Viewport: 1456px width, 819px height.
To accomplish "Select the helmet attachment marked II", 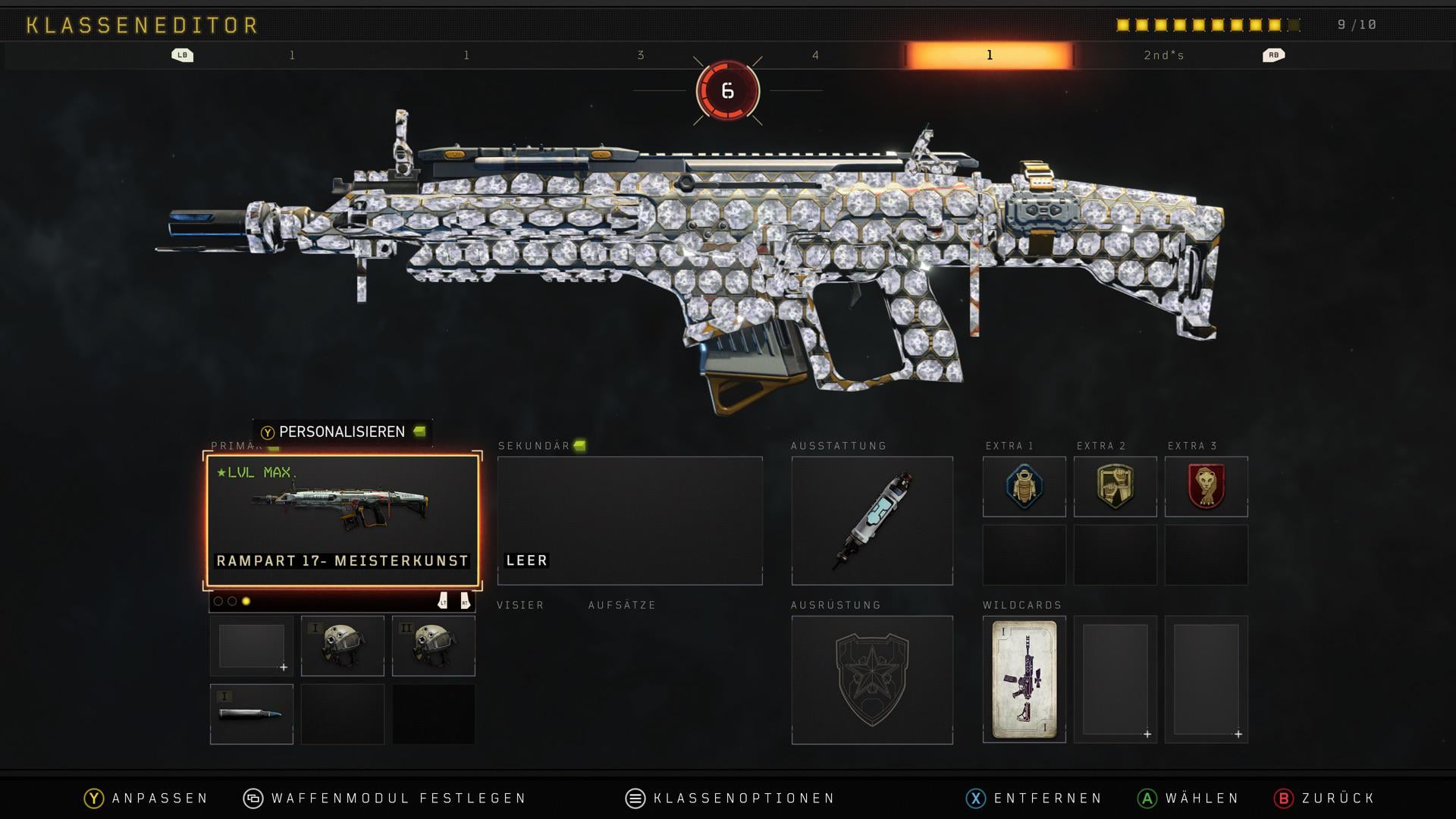I will [x=433, y=645].
